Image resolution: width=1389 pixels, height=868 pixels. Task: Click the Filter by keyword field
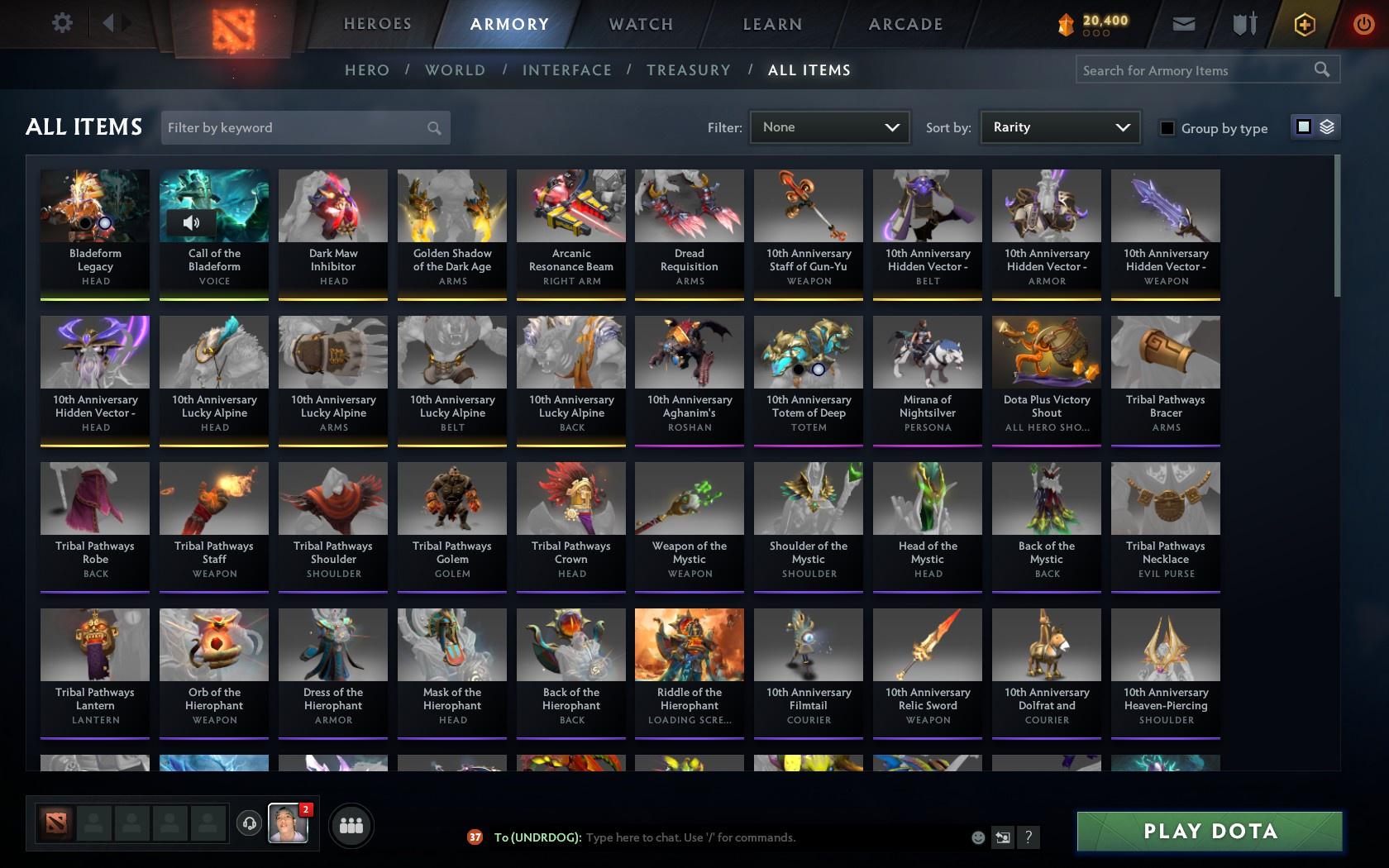298,127
